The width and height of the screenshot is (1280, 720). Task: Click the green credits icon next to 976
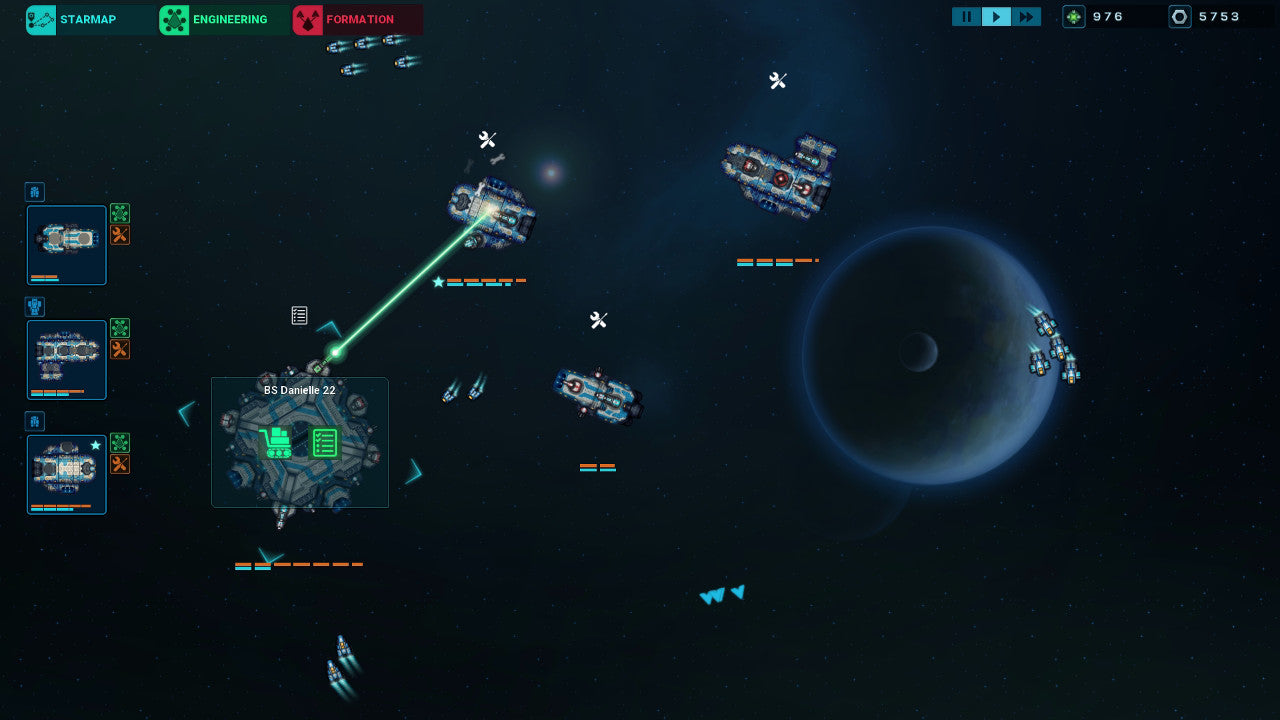tap(1073, 16)
